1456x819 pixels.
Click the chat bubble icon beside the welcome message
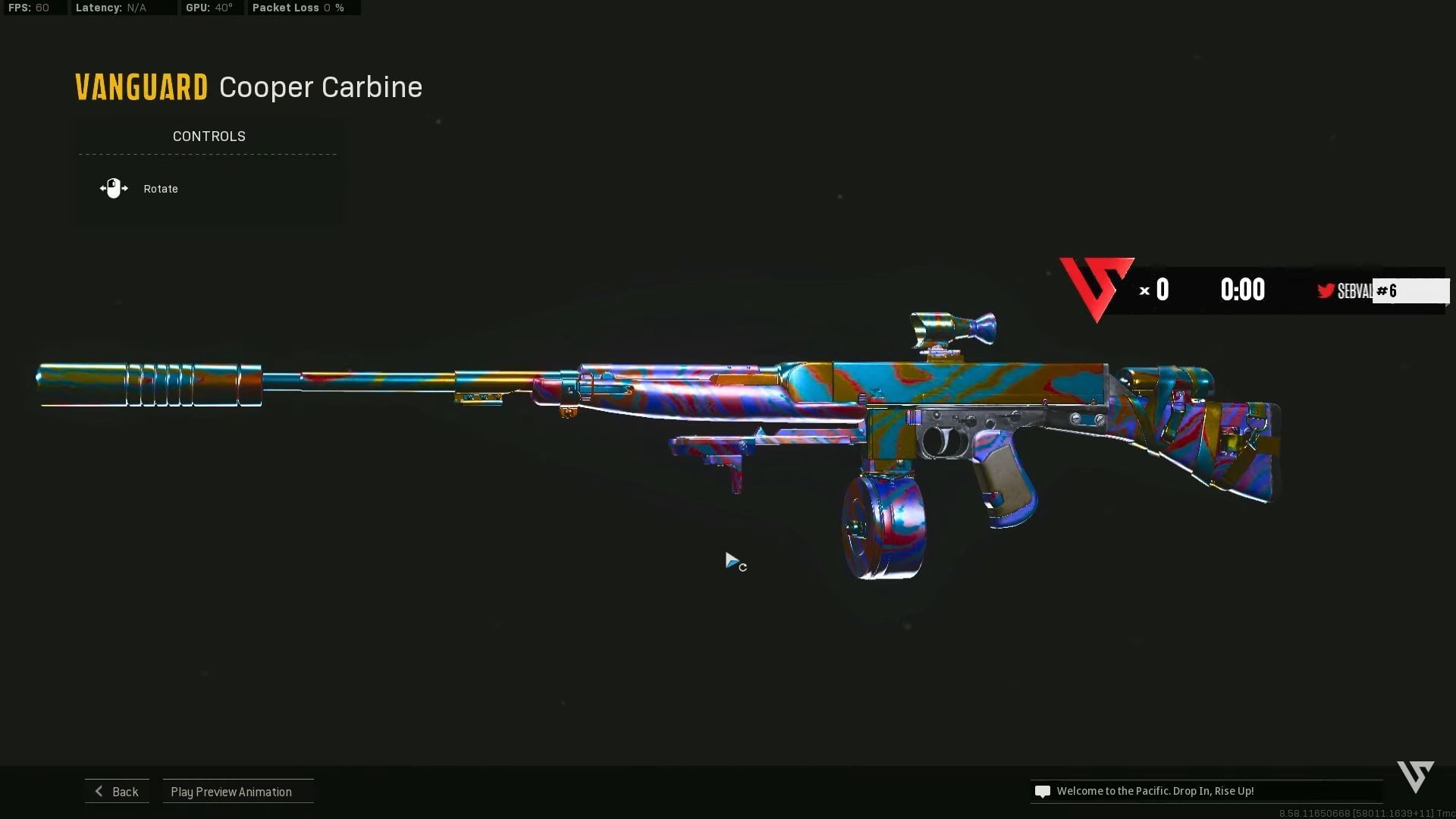coord(1043,791)
